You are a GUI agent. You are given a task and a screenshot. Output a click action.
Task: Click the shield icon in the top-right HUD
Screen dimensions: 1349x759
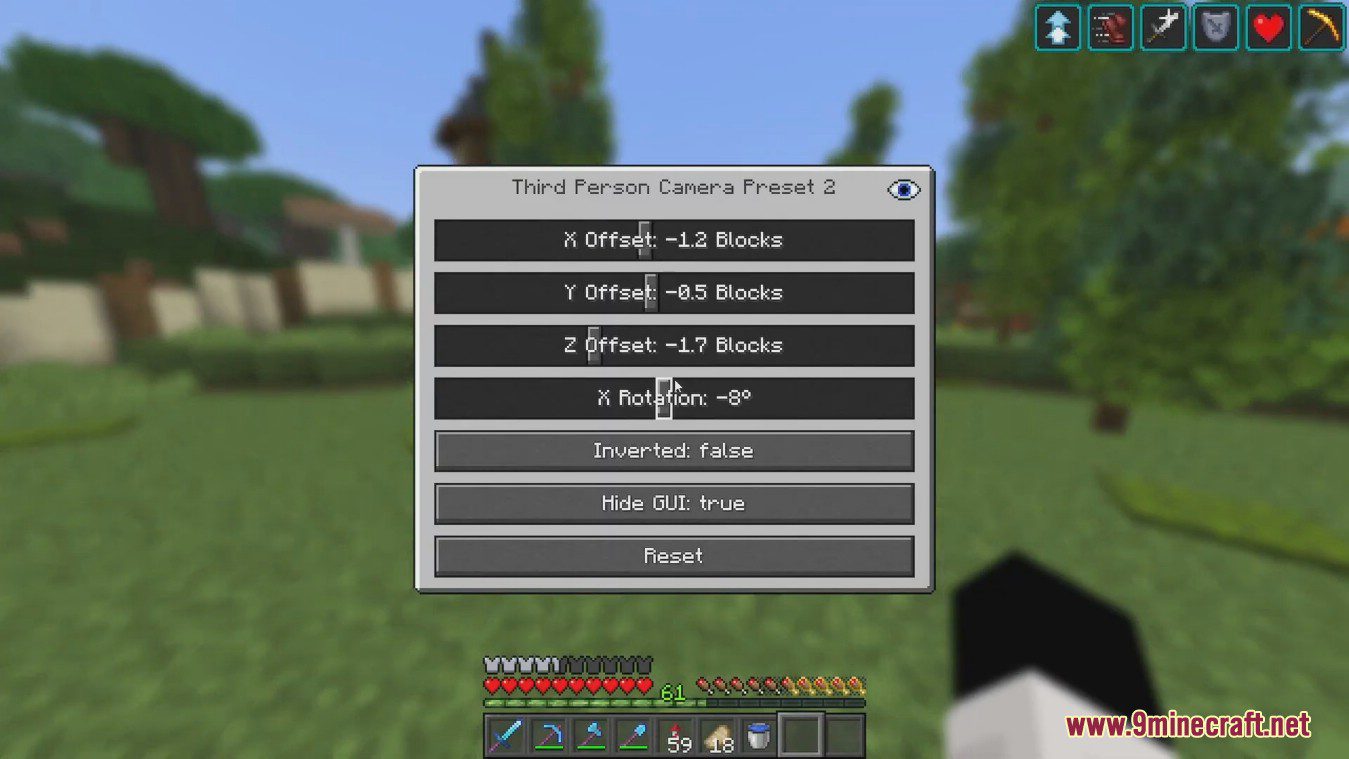pyautogui.click(x=1216, y=27)
